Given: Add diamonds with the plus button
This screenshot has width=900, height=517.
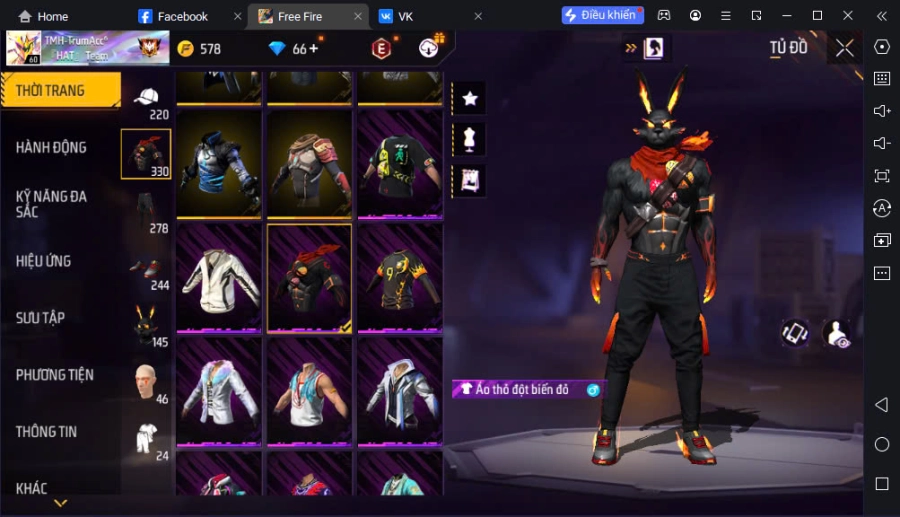Looking at the screenshot, I should 314,48.
